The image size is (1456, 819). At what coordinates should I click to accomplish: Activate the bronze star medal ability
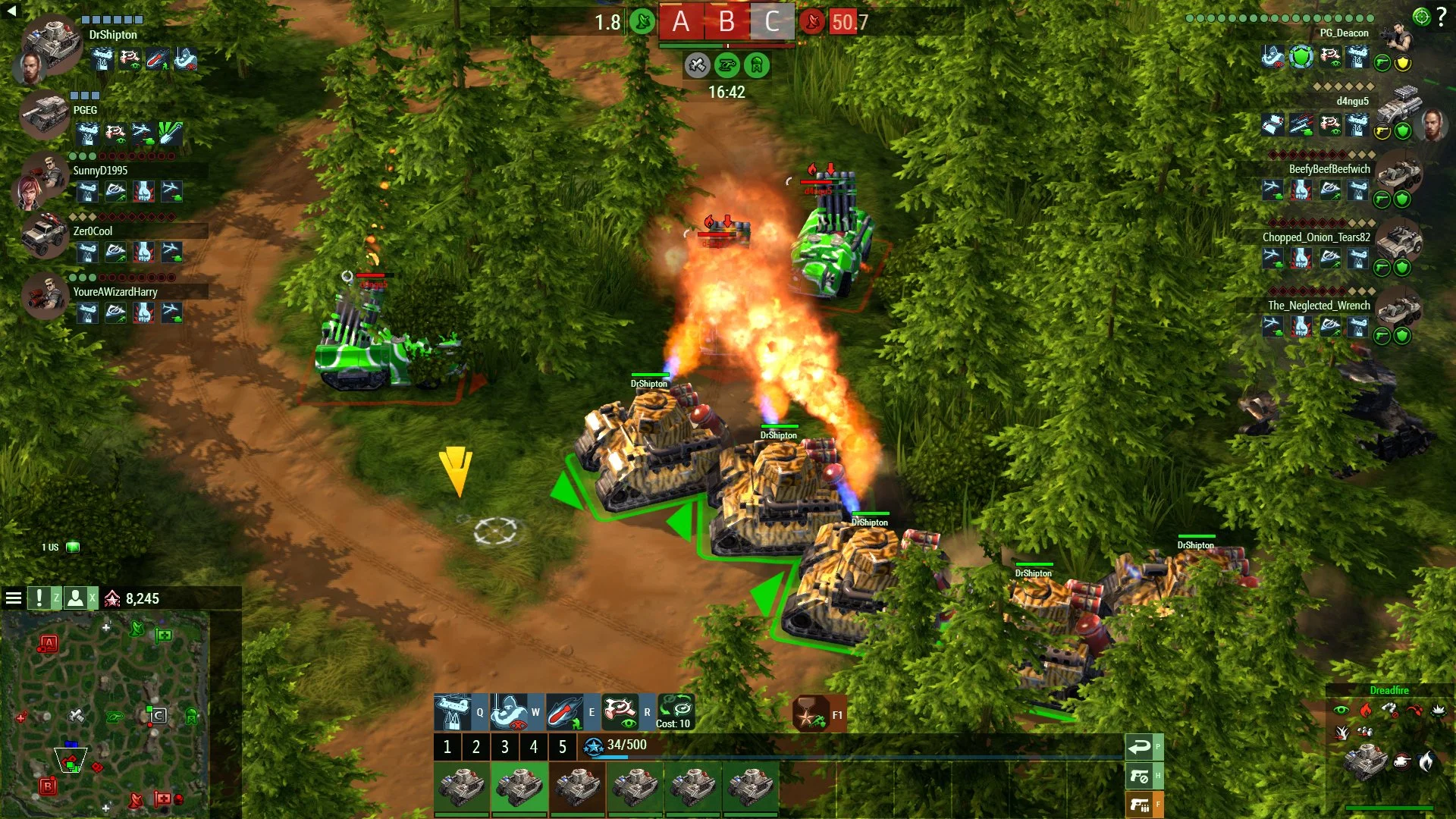[811, 714]
